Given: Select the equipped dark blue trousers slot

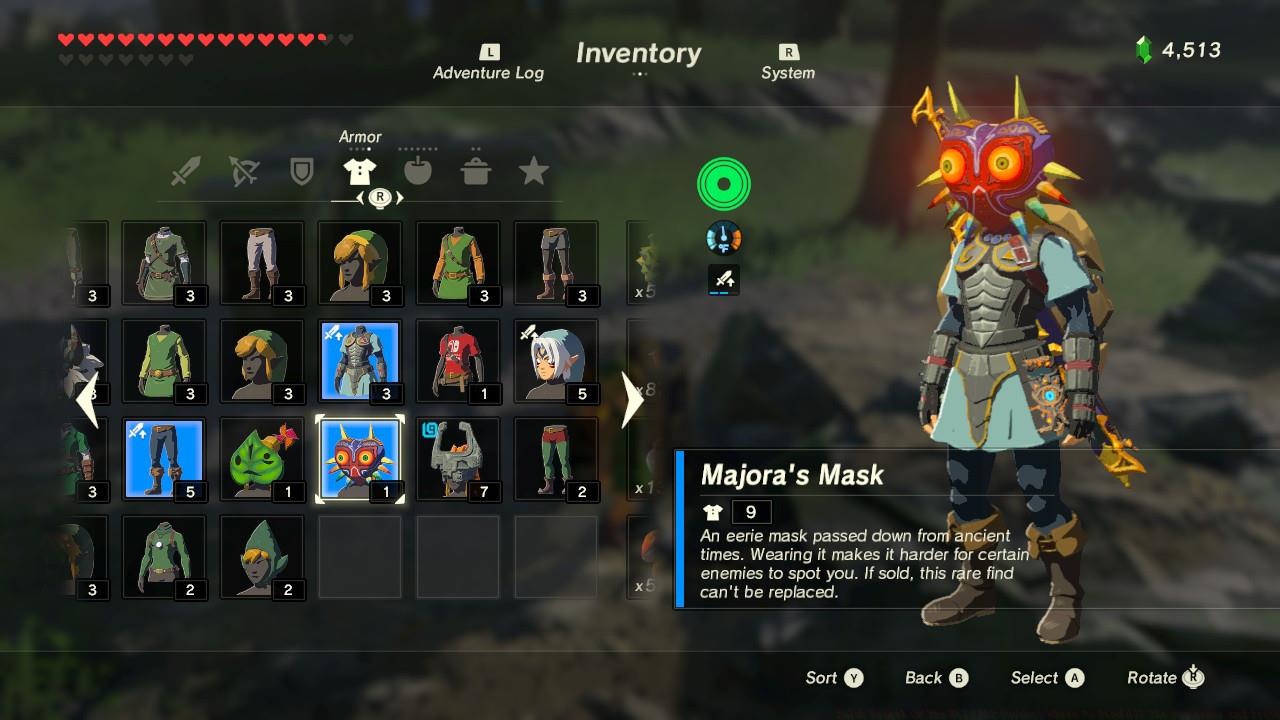Looking at the screenshot, I should (x=164, y=459).
